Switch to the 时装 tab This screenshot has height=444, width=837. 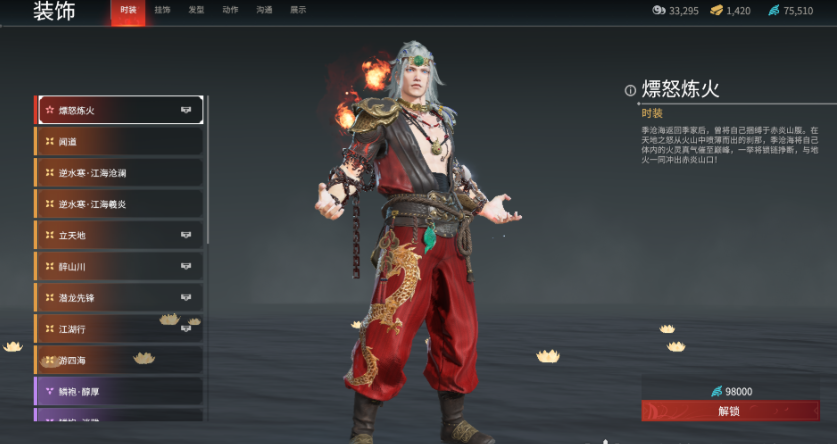click(x=128, y=10)
